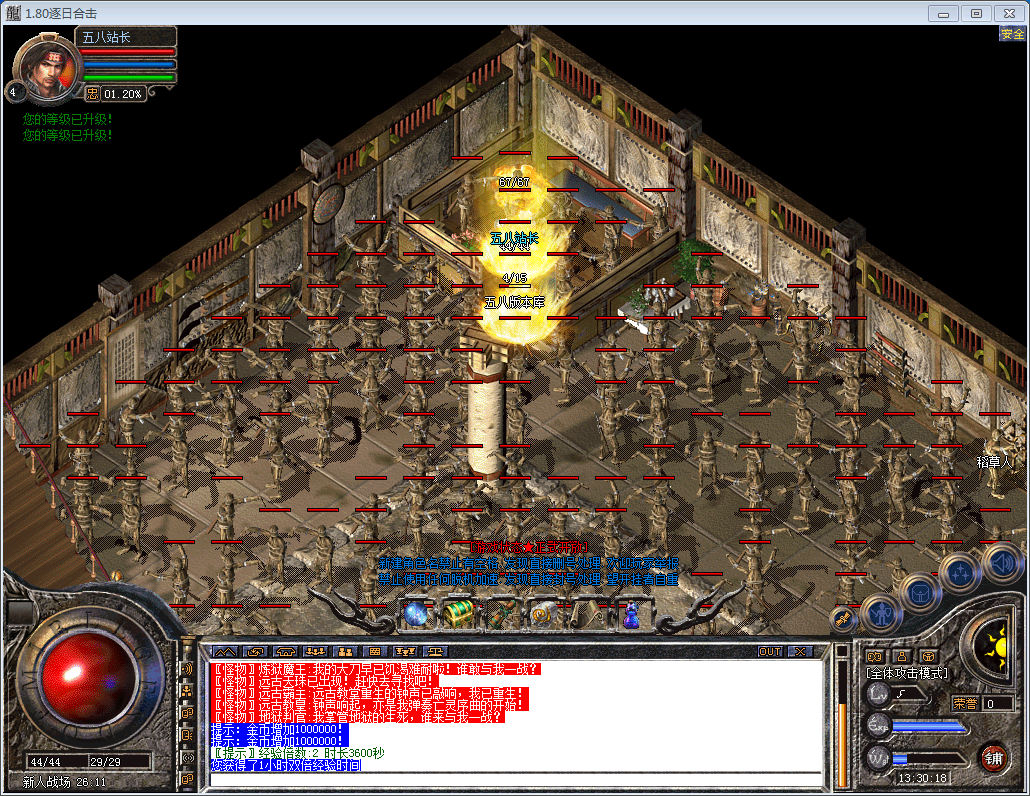
Task: Click the hero portrait avatar
Action: click(43, 67)
